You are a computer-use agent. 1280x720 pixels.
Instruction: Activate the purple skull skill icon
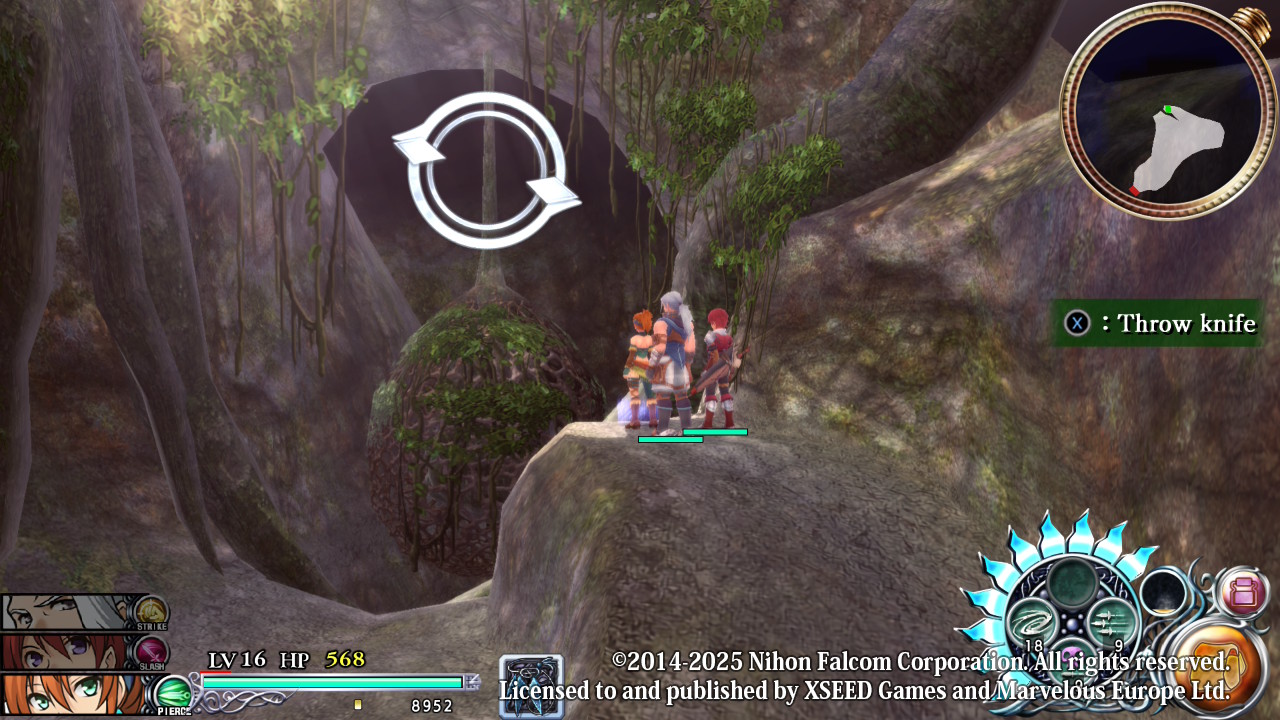point(1072,658)
